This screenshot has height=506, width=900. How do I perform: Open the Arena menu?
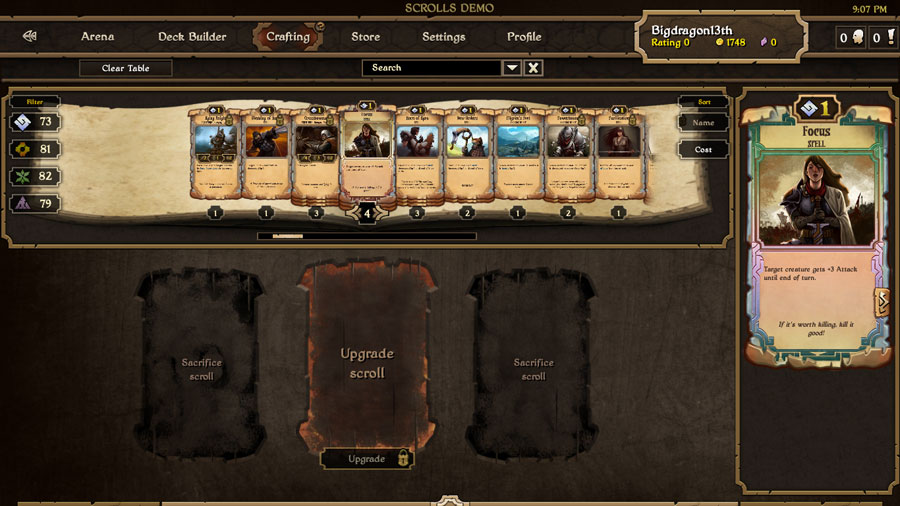[x=97, y=37]
